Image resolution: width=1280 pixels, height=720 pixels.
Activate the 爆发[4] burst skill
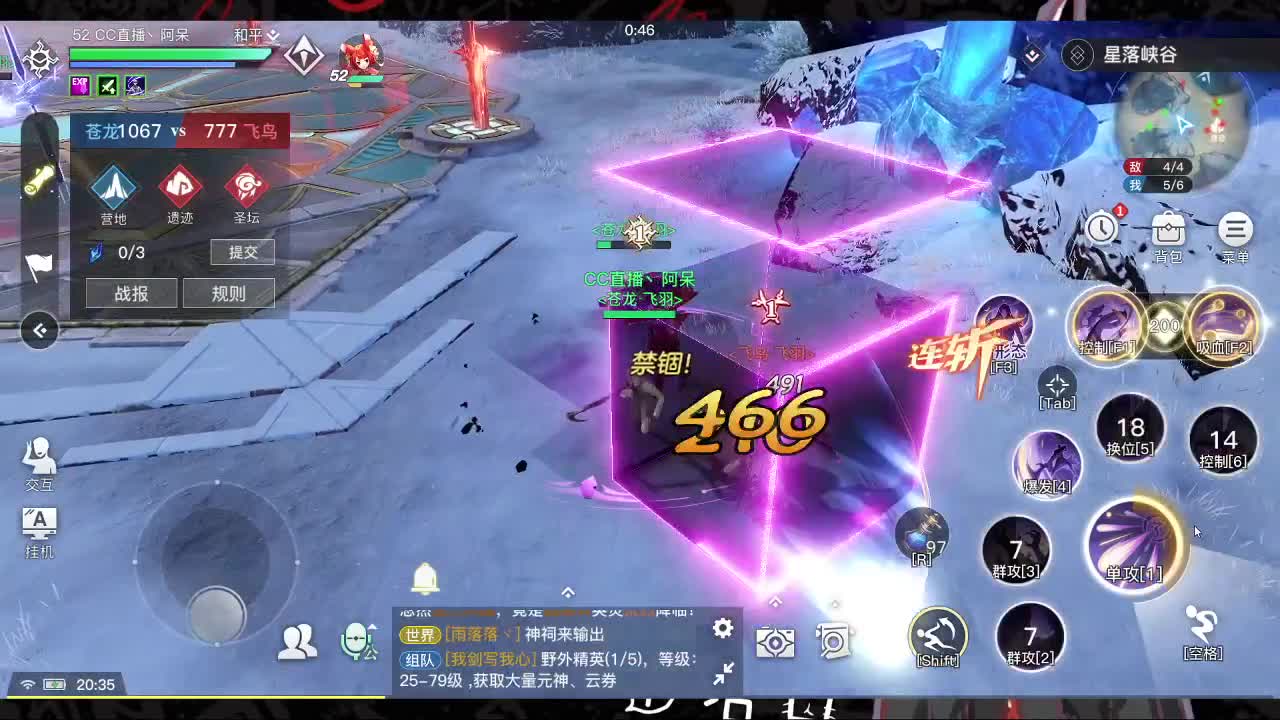click(1046, 462)
